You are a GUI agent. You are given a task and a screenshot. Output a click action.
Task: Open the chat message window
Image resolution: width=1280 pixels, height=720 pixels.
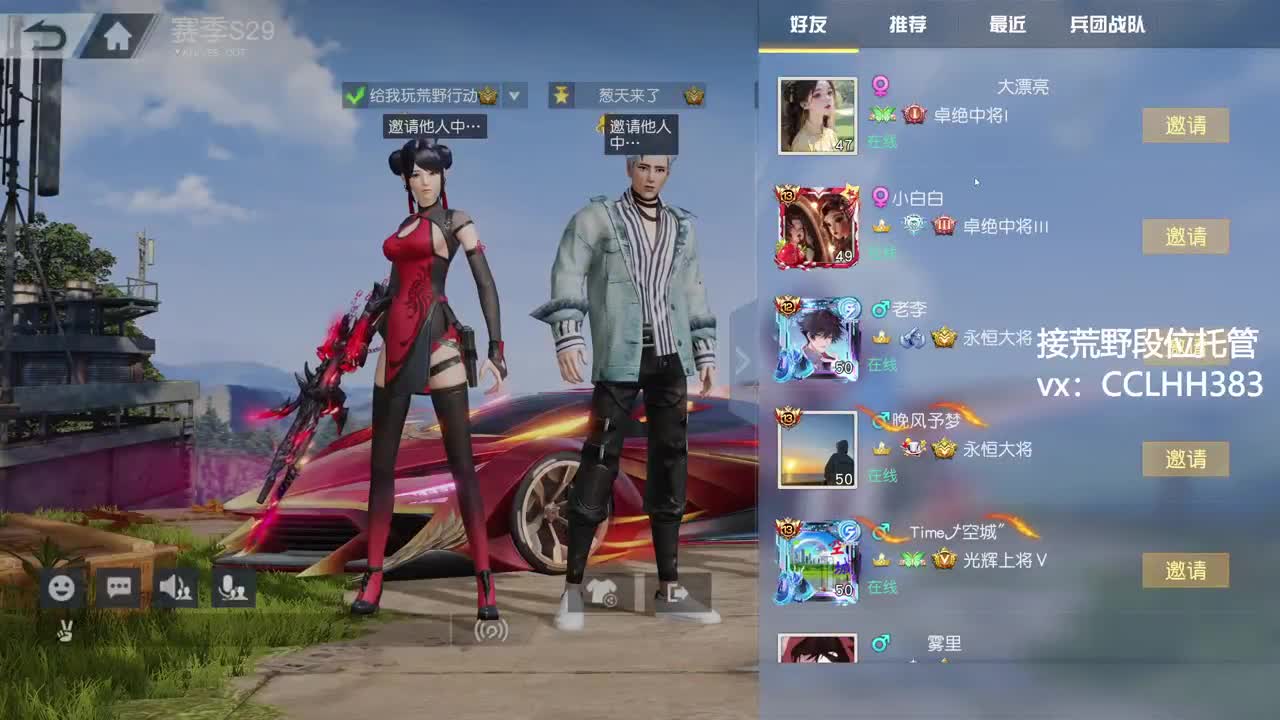pos(118,590)
